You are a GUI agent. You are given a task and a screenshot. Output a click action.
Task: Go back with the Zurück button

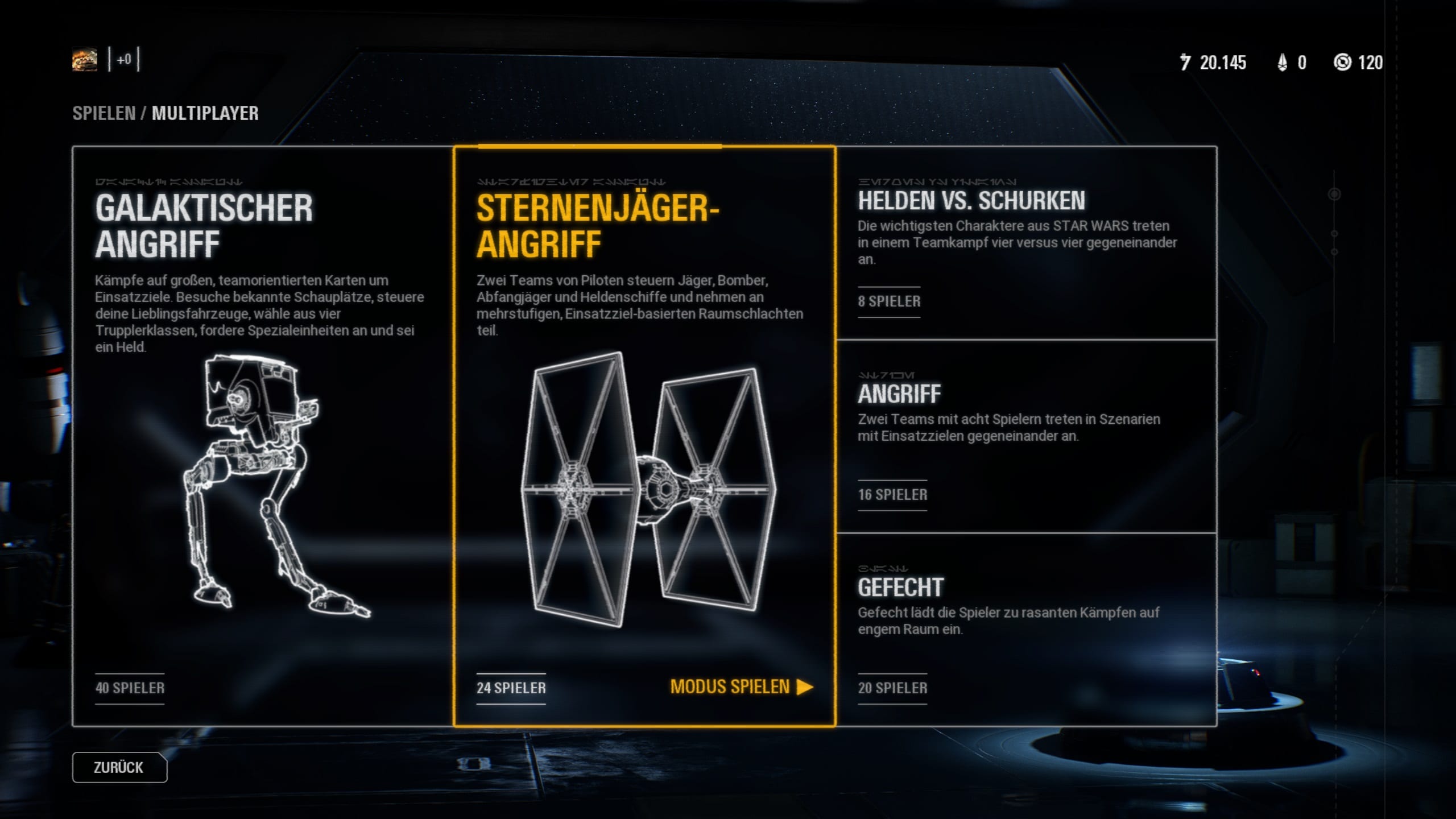(x=119, y=767)
